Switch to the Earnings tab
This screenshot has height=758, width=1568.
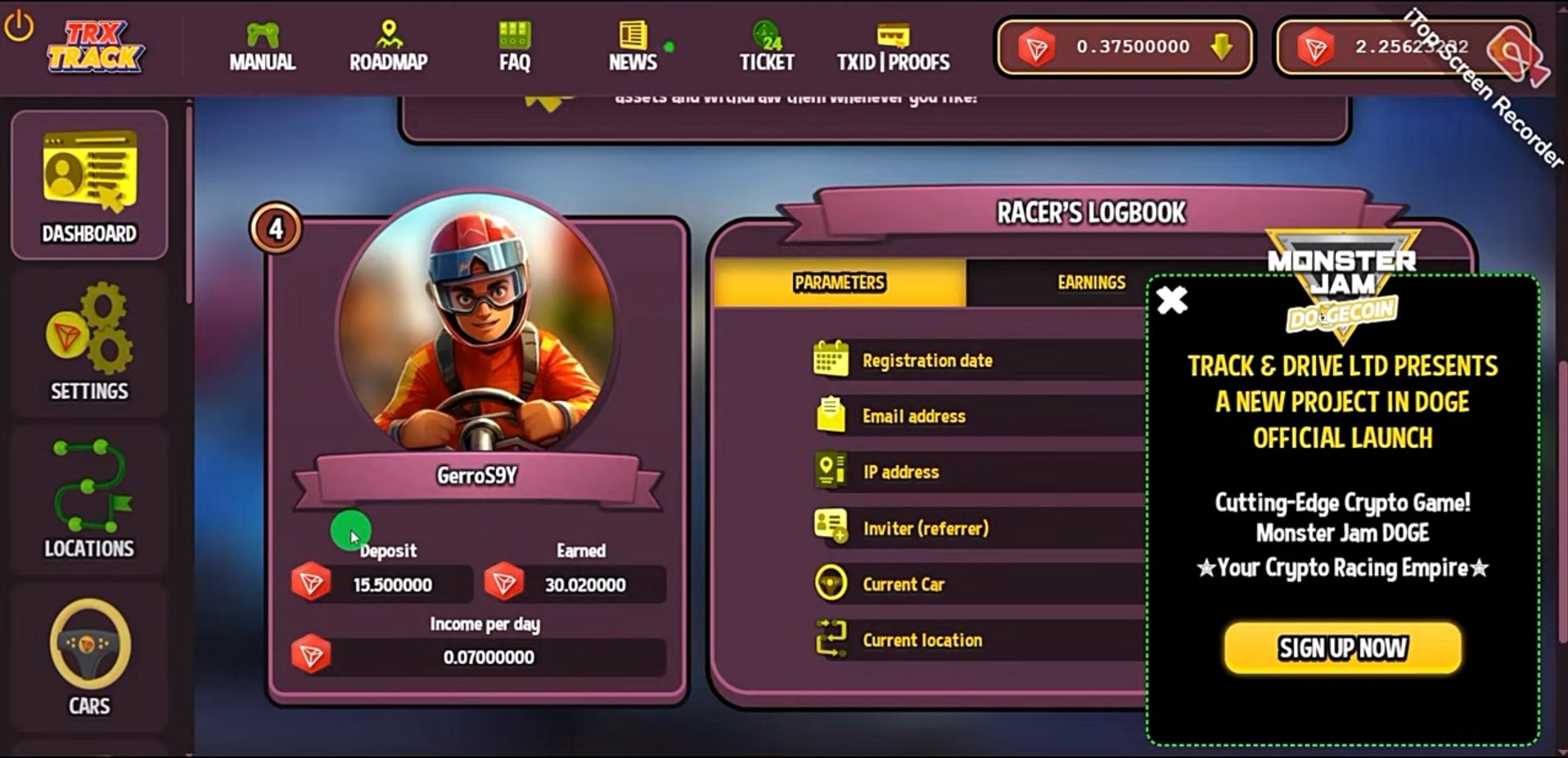pyautogui.click(x=1091, y=282)
